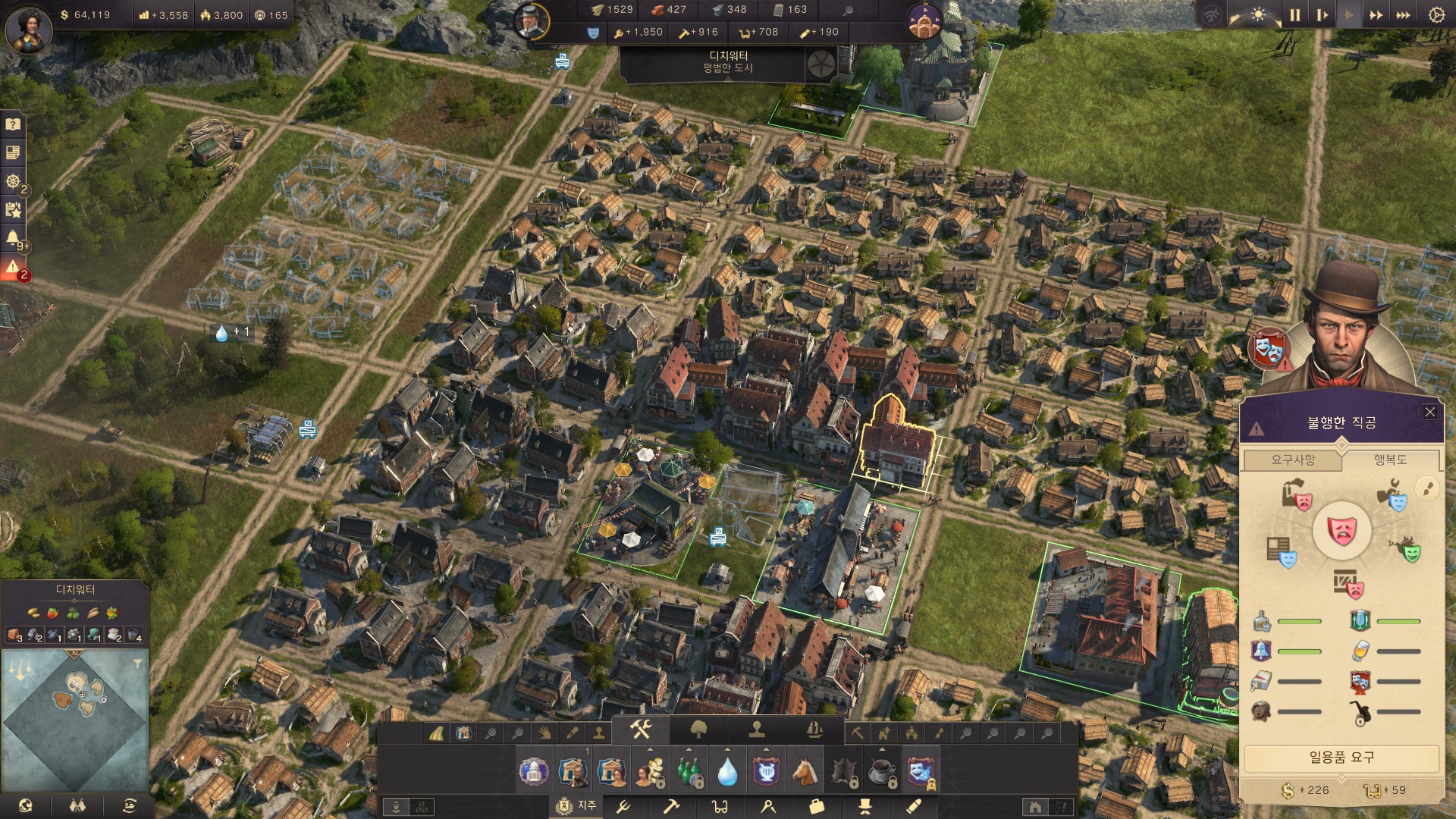
Task: Open the gear options menu
Action: [x=1436, y=15]
